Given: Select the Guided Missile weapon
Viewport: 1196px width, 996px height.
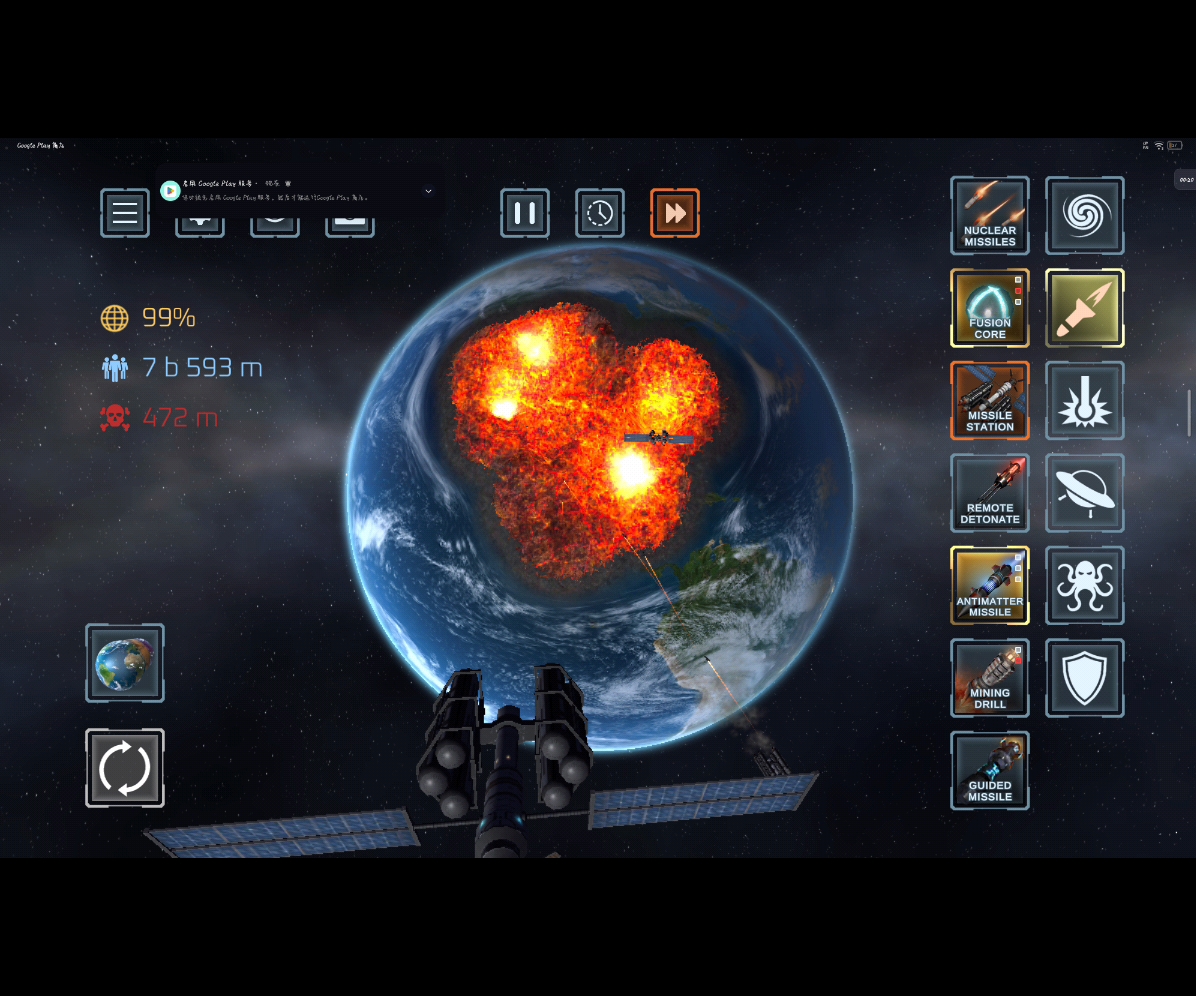Looking at the screenshot, I should point(990,770).
